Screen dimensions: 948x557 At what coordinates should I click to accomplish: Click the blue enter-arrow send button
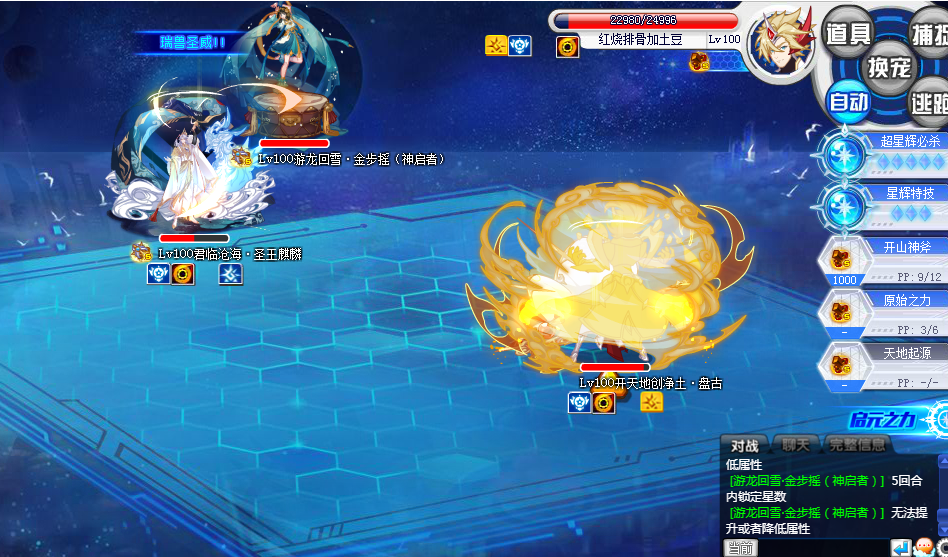[x=901, y=548]
